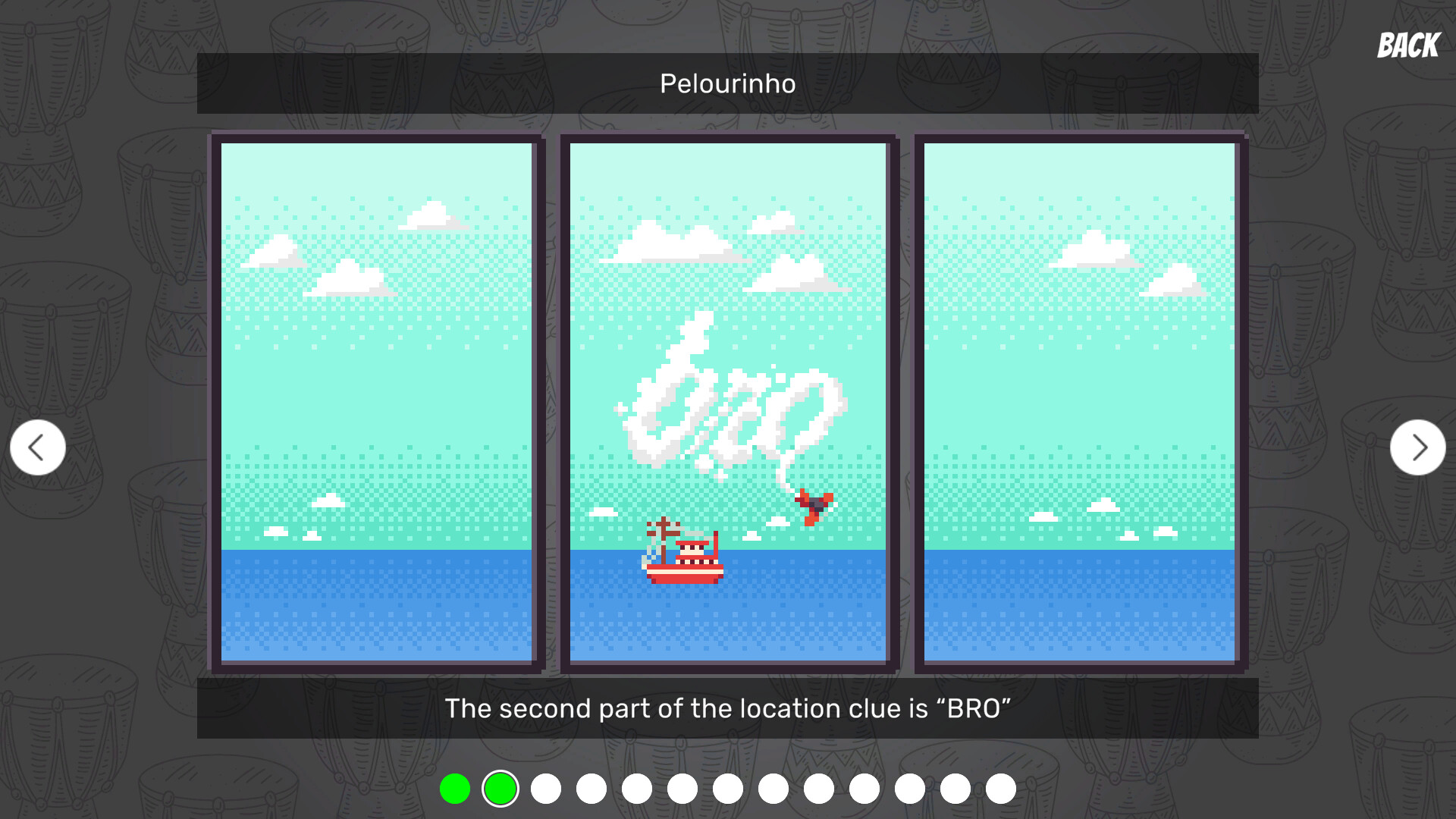Select the highlighted second pagination dot
This screenshot has width=1456, height=819.
(500, 789)
